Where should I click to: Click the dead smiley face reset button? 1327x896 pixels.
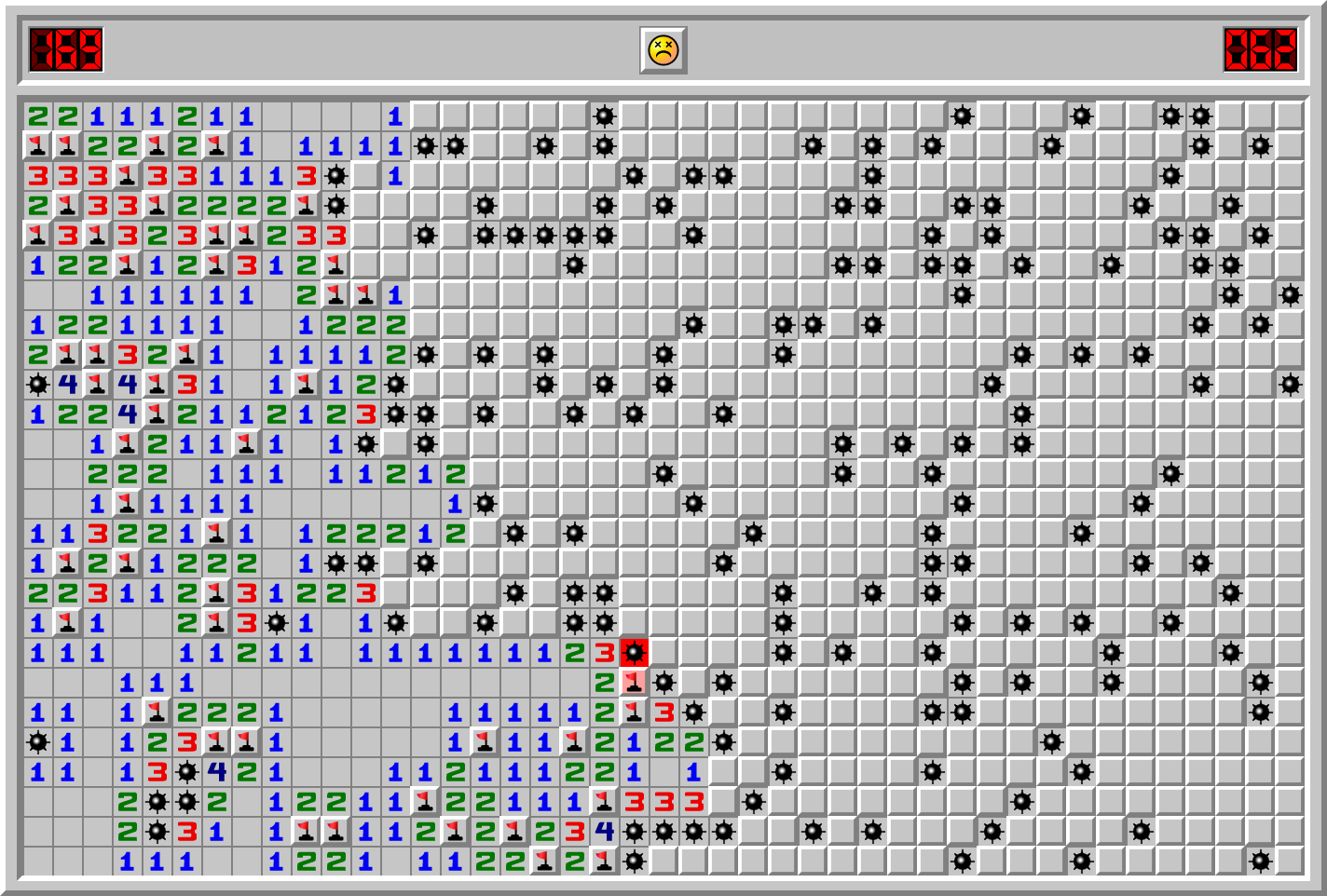point(663,50)
